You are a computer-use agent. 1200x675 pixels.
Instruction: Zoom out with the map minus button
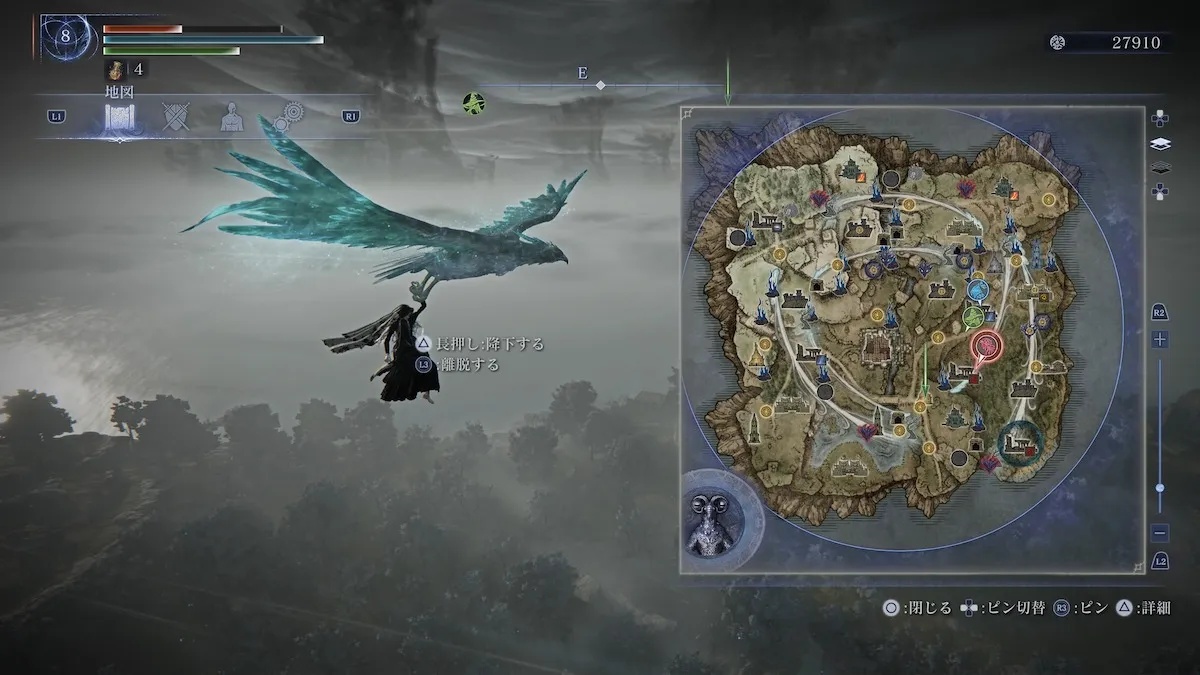pyautogui.click(x=1160, y=533)
